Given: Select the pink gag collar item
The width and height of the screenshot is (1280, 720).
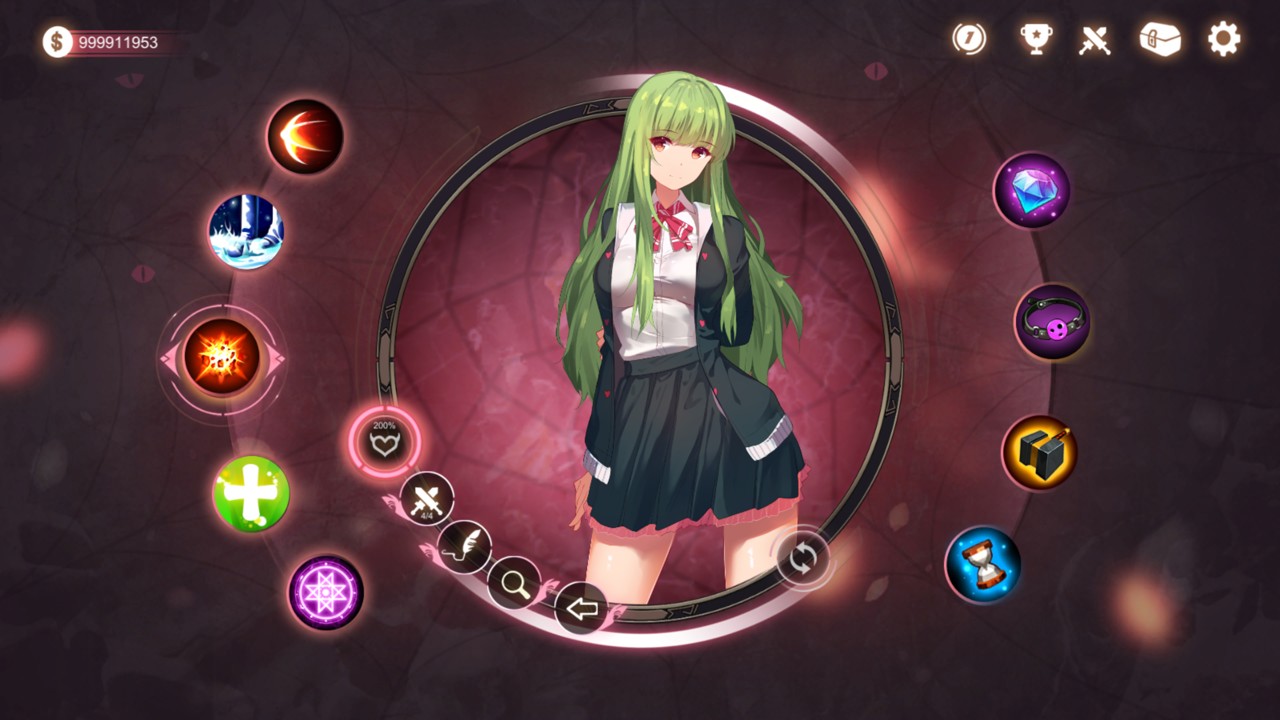Looking at the screenshot, I should pyautogui.click(x=1053, y=322).
